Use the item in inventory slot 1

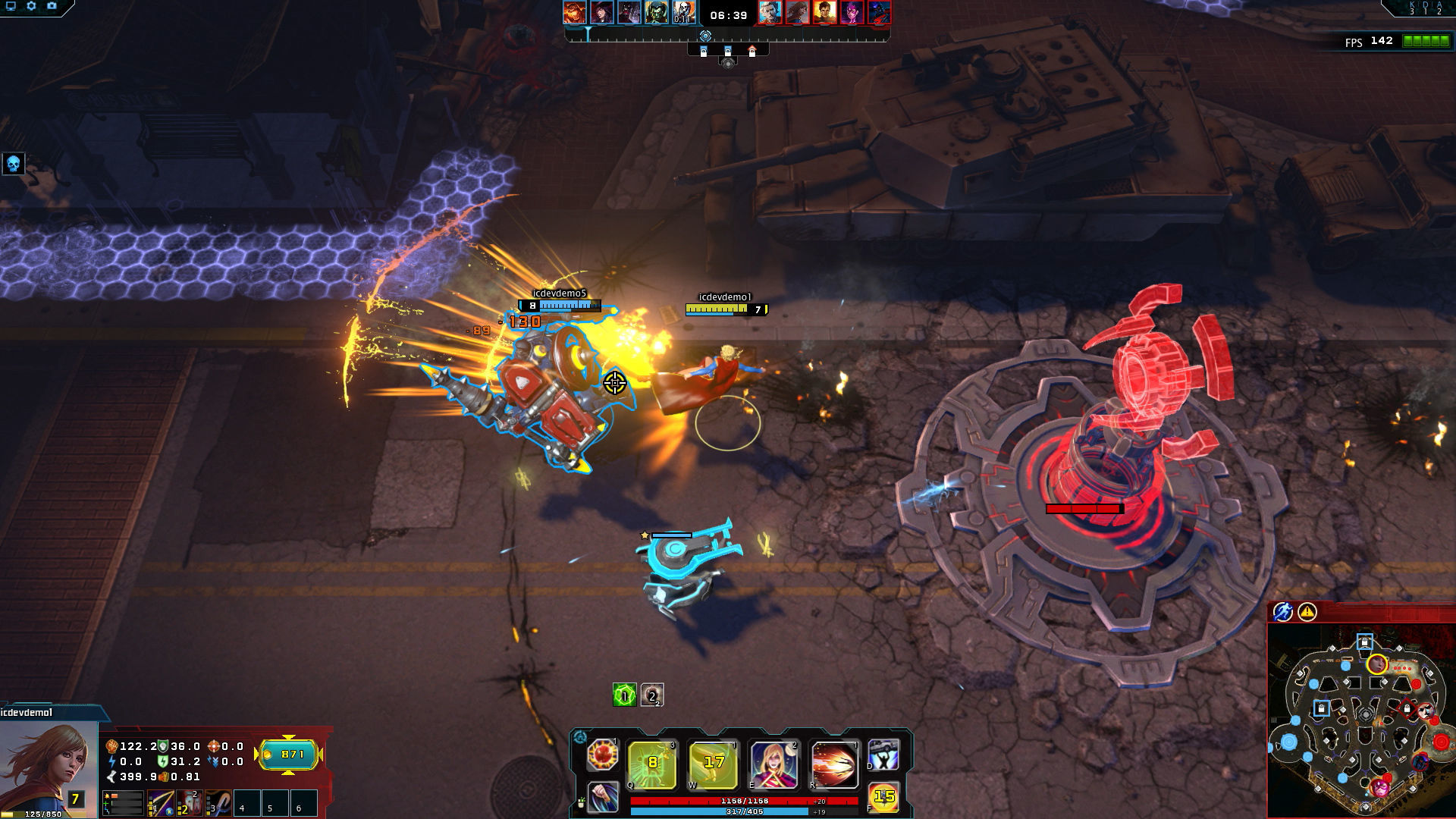[160, 804]
